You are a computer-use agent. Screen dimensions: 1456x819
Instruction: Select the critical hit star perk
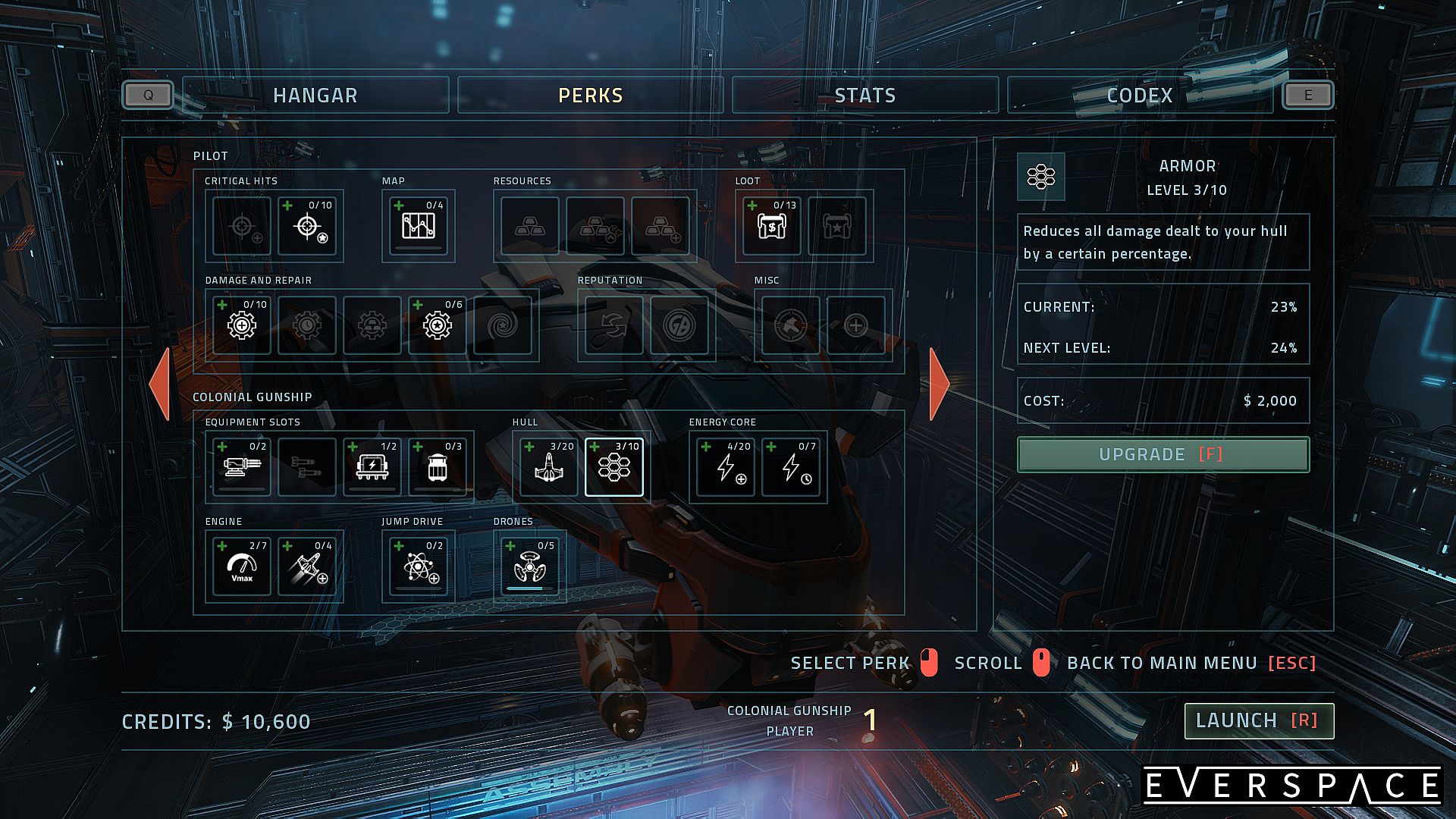pyautogui.click(x=306, y=226)
